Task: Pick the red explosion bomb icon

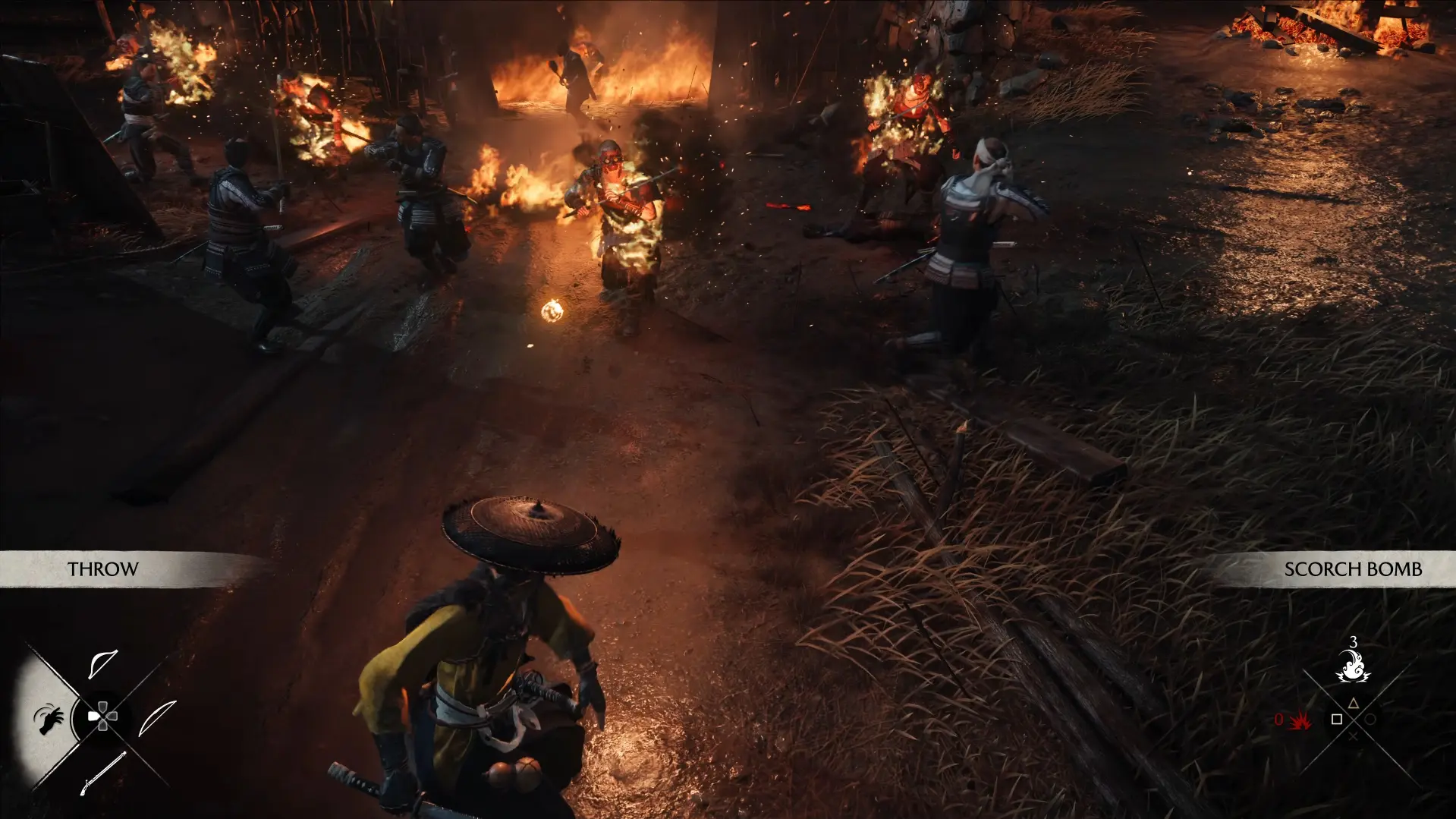Action: [1300, 720]
